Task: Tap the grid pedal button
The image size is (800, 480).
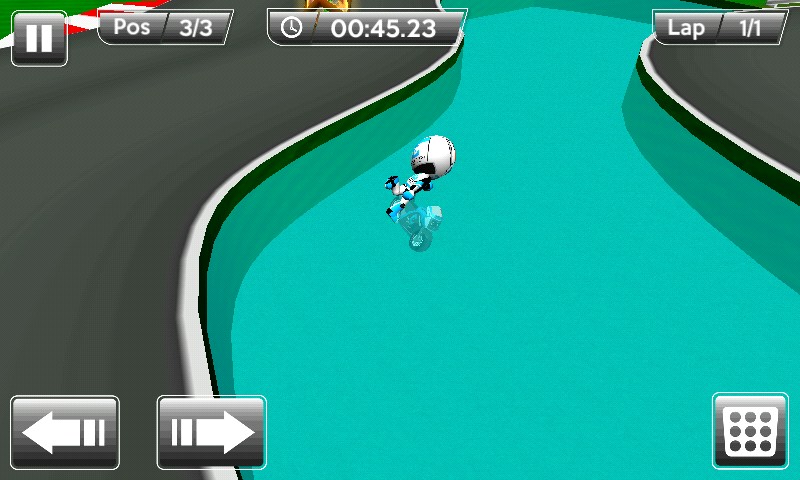Action: [x=750, y=431]
